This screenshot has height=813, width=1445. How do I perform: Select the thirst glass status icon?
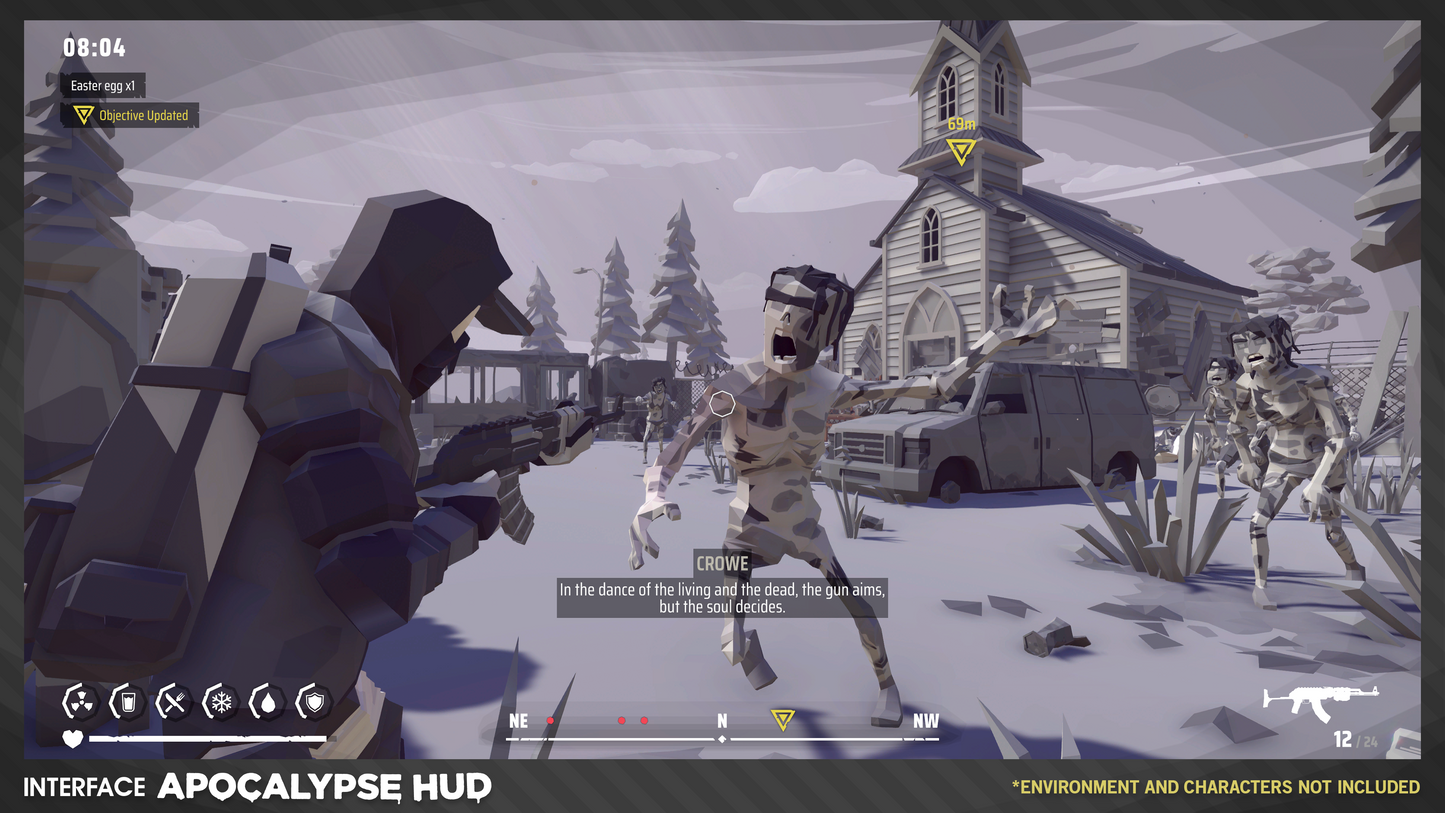[x=126, y=702]
